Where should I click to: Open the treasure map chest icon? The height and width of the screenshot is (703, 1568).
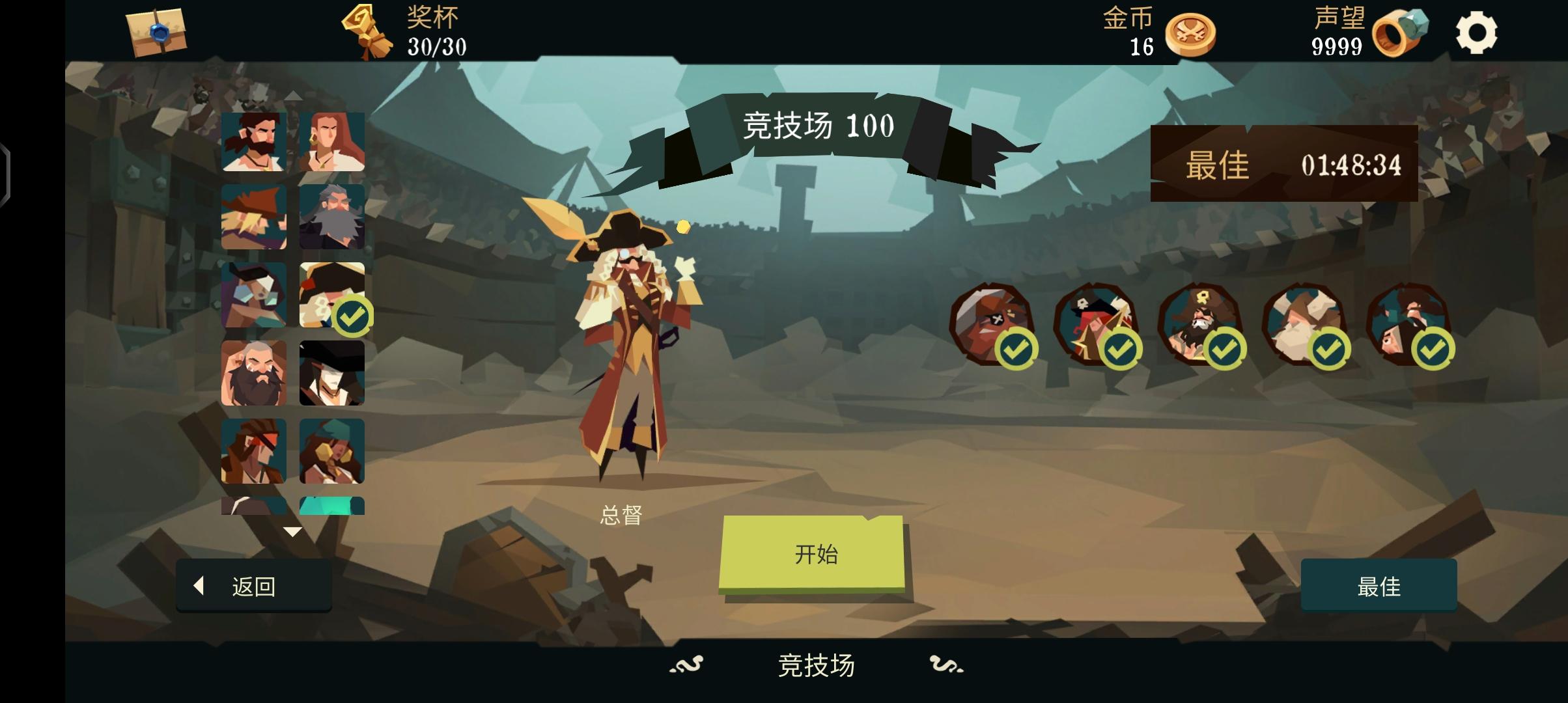pyautogui.click(x=154, y=31)
